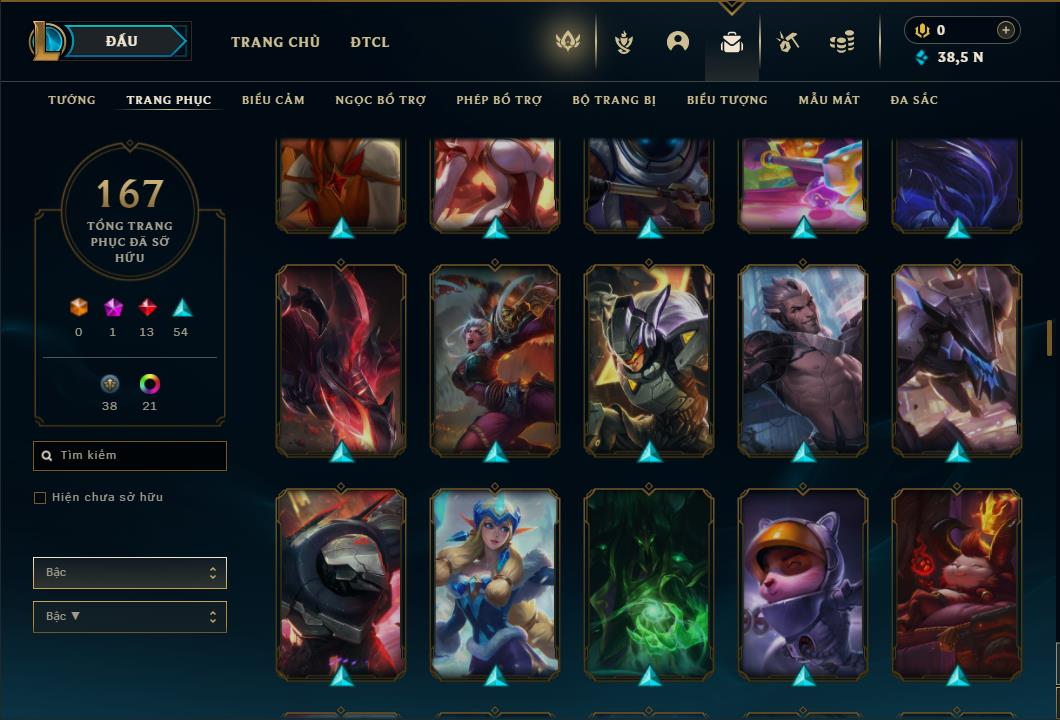The width and height of the screenshot is (1060, 720).
Task: Select the astronaut Teemo skin card
Action: coord(803,585)
